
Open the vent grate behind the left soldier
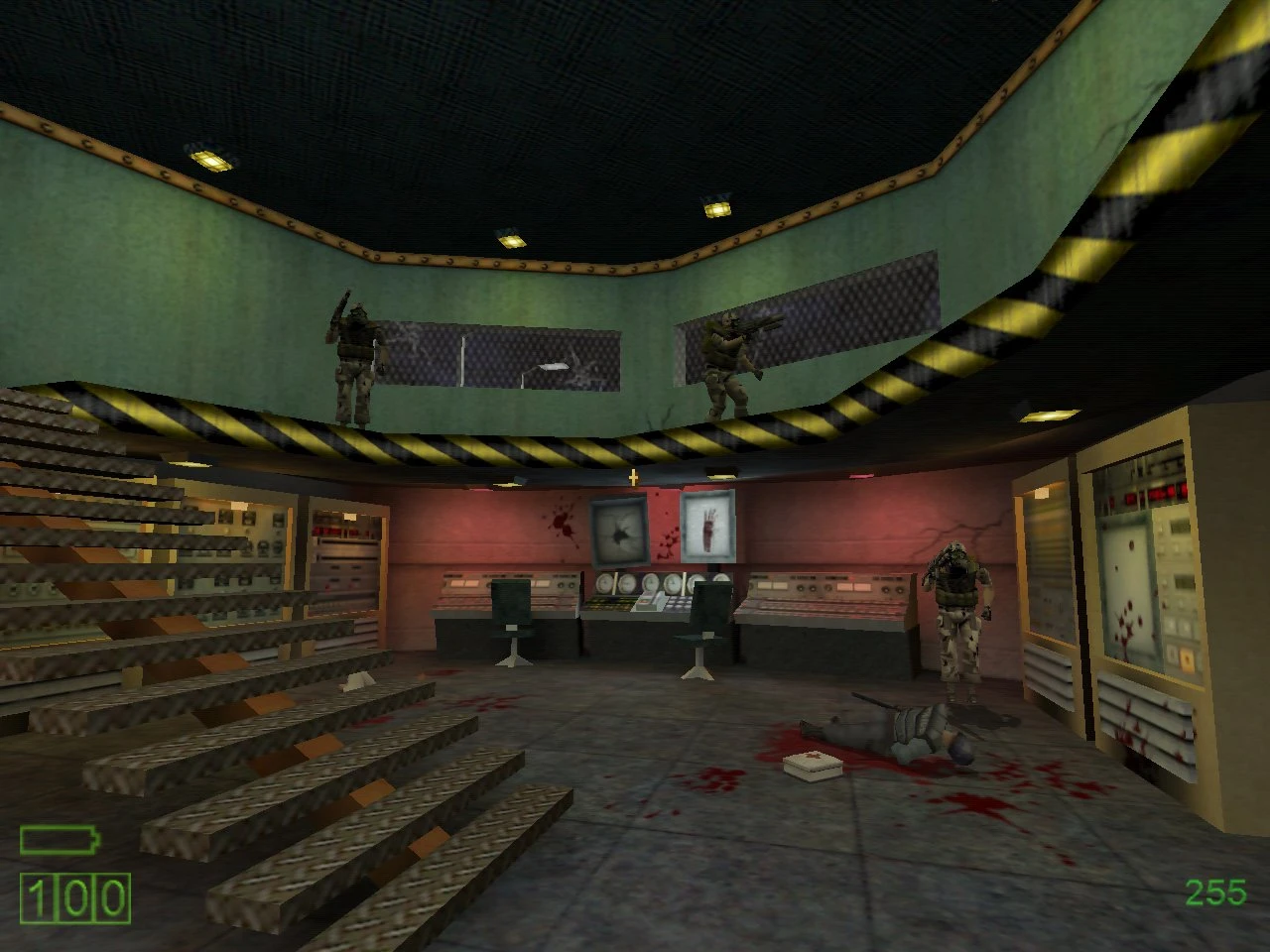pos(496,357)
